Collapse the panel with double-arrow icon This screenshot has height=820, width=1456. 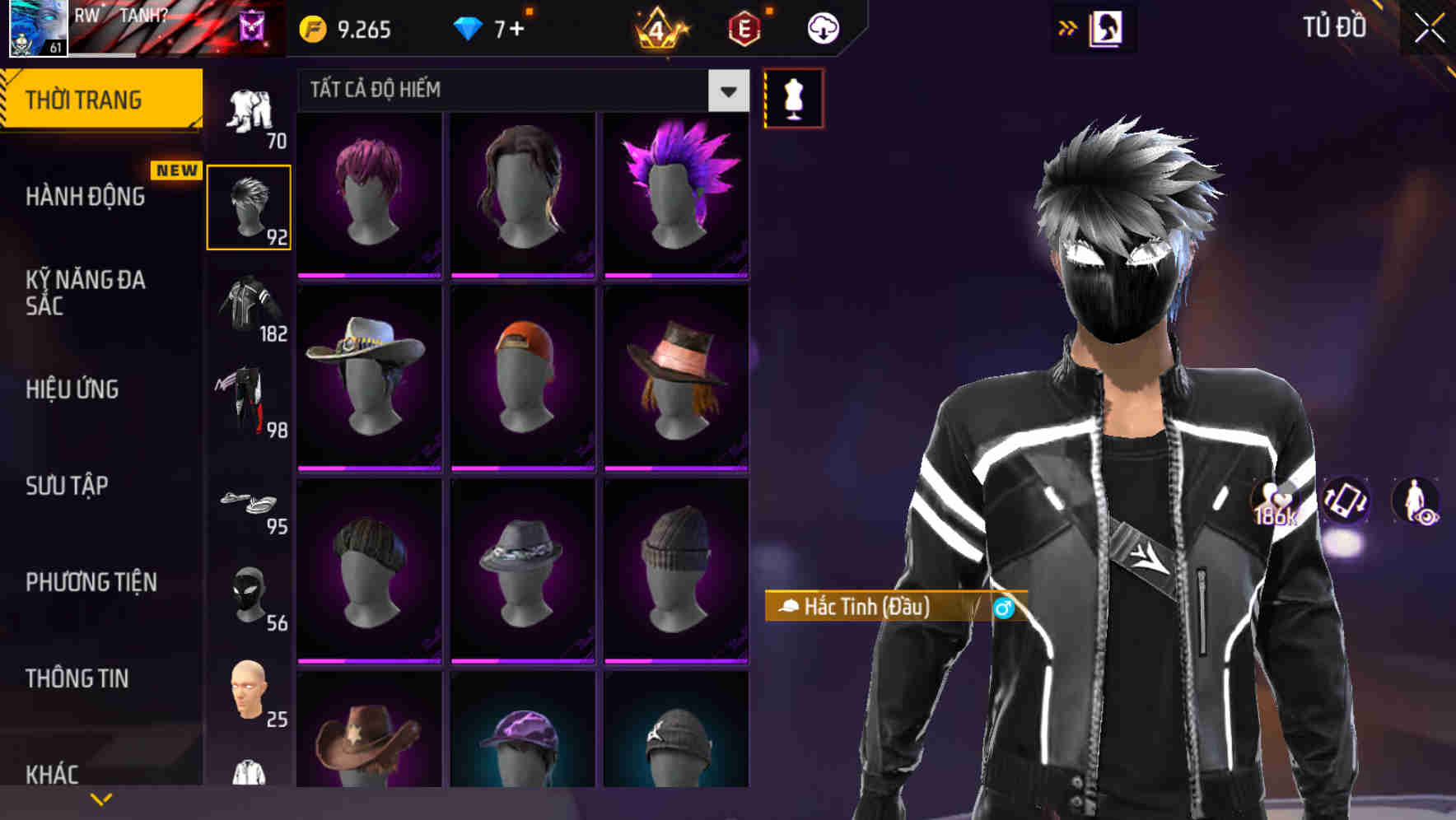click(1066, 27)
